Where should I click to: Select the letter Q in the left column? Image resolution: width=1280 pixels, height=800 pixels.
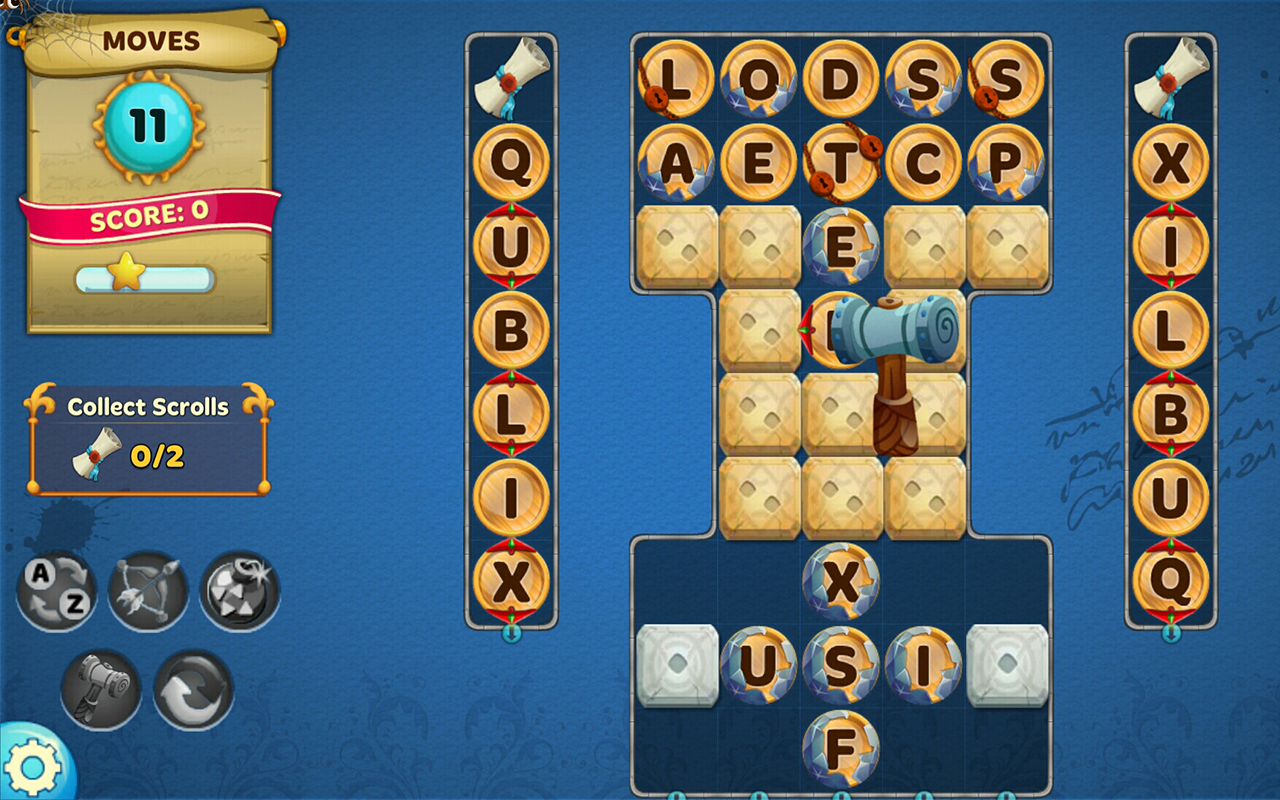coord(512,165)
